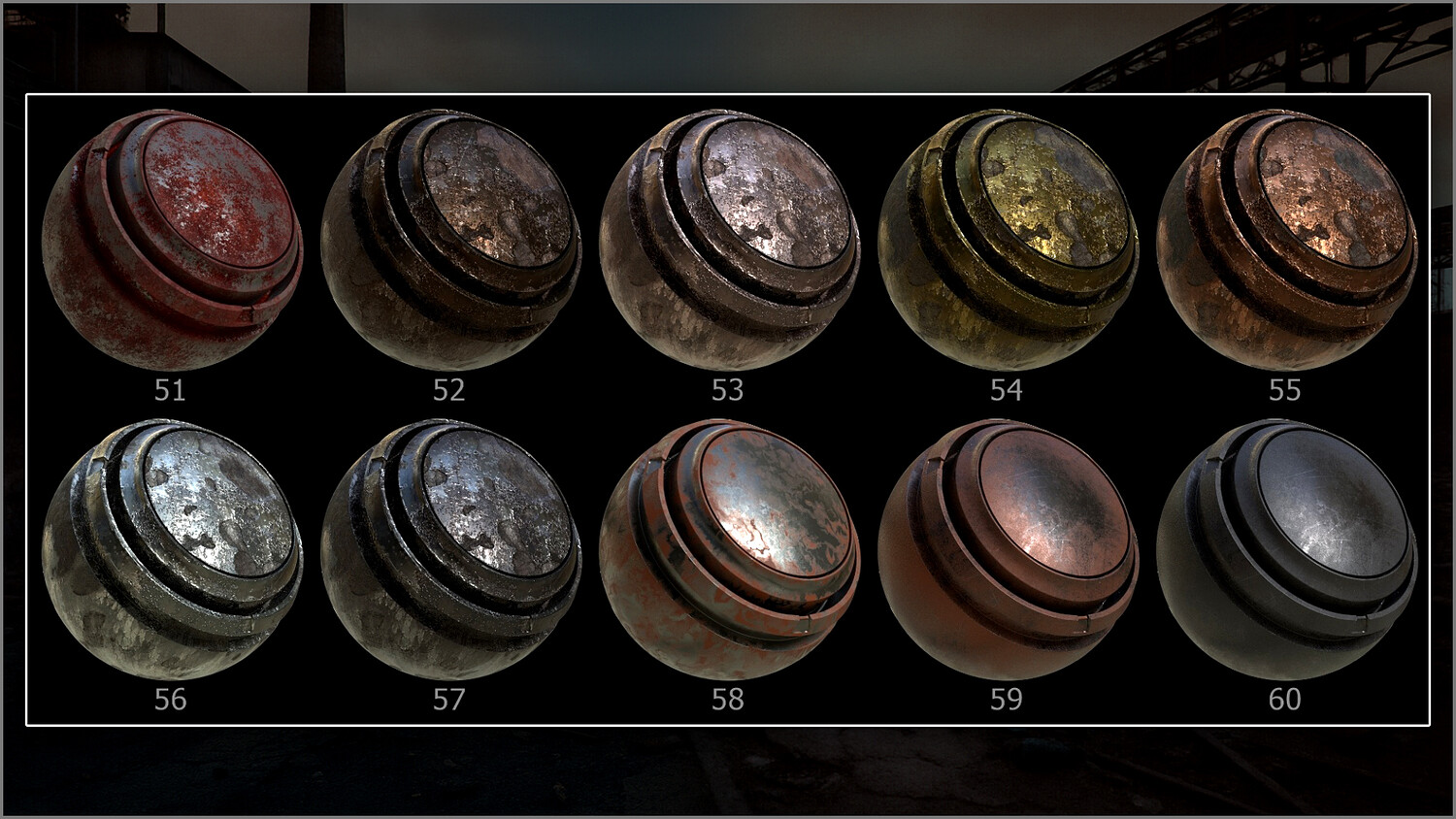1456x819 pixels.
Task: Select rusty red material sphere 51
Action: click(172, 239)
